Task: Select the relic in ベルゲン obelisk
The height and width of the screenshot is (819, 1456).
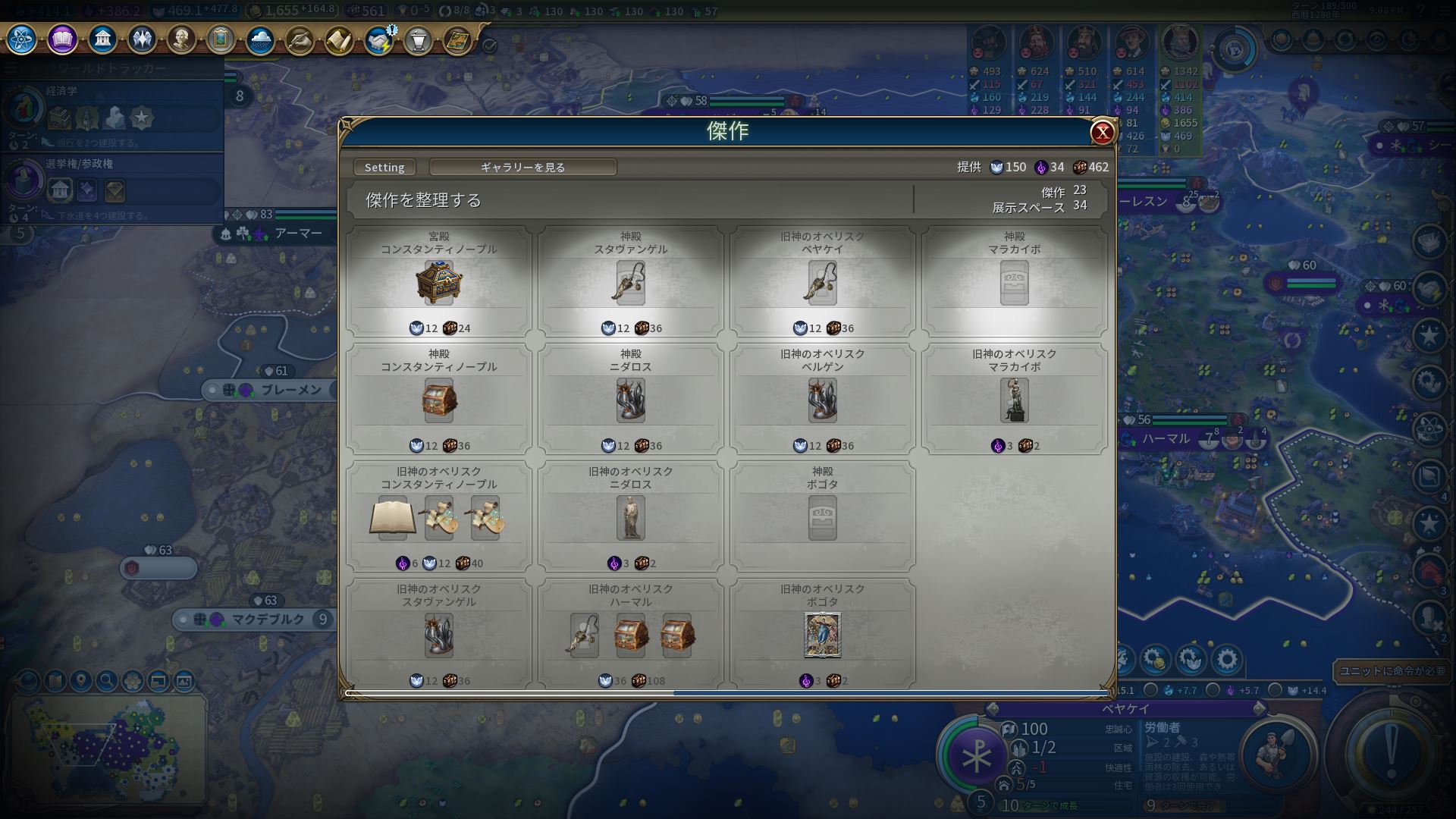Action: (x=822, y=400)
